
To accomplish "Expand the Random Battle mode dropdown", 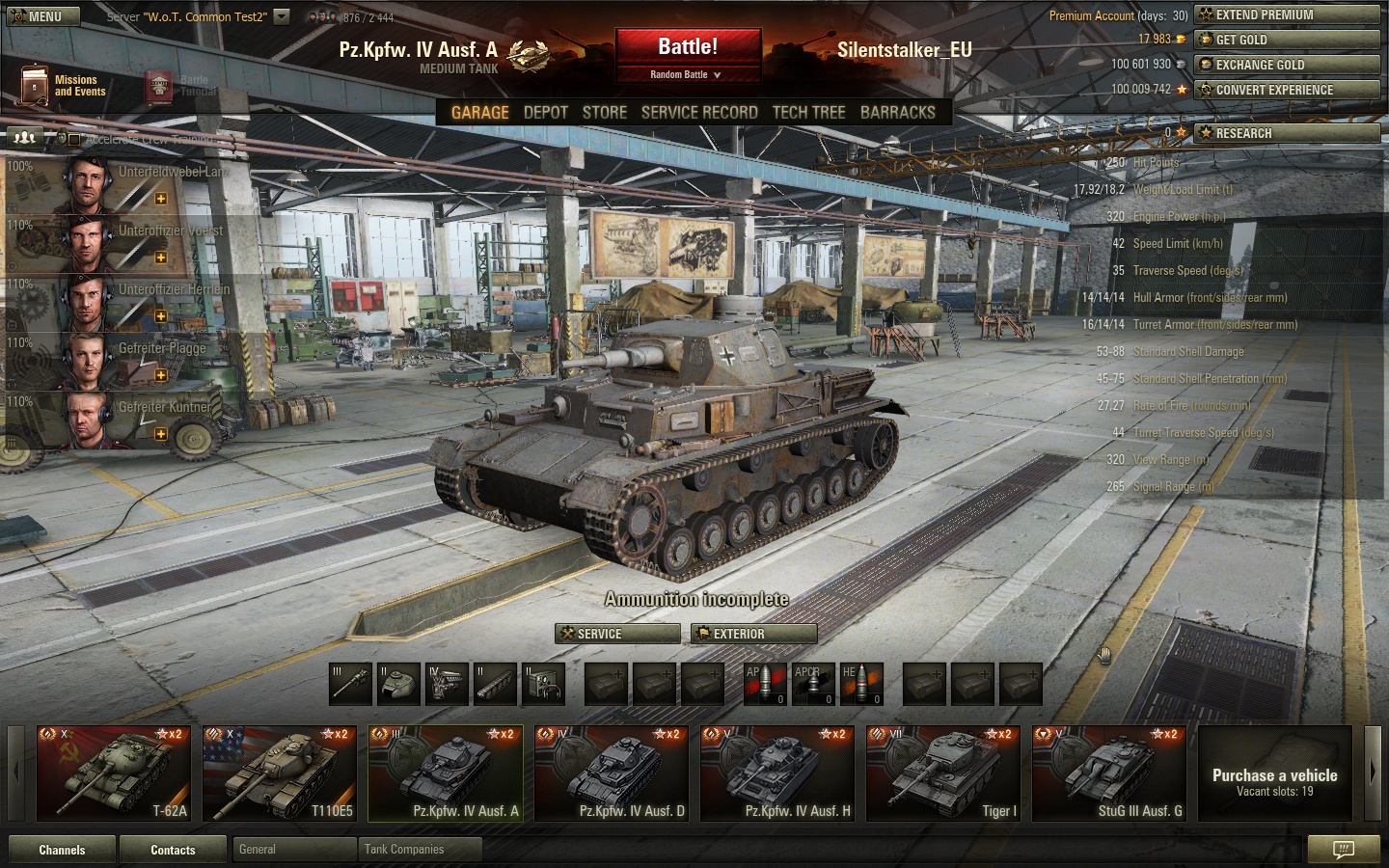I will [x=687, y=75].
